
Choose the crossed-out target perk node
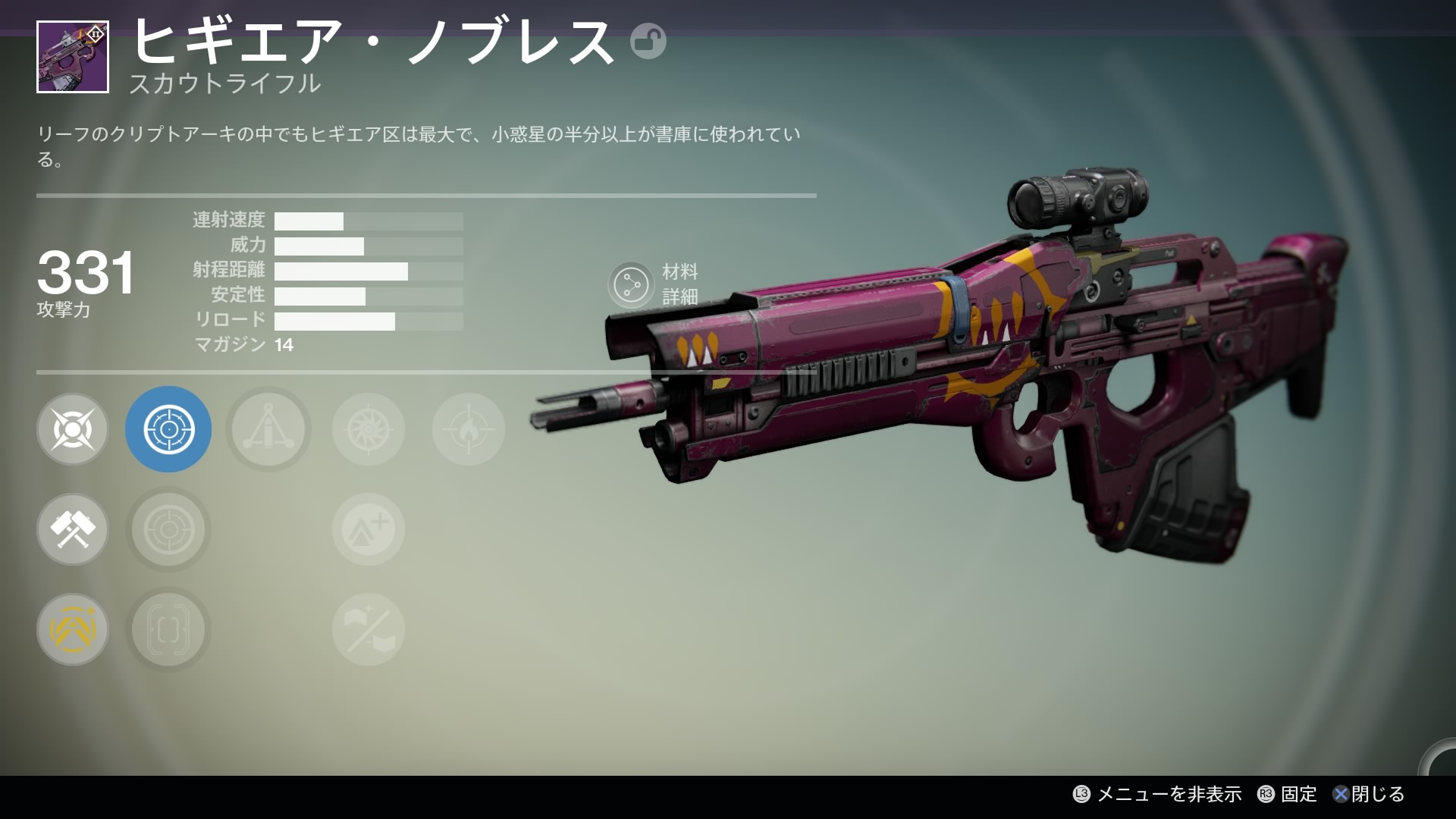[73, 429]
